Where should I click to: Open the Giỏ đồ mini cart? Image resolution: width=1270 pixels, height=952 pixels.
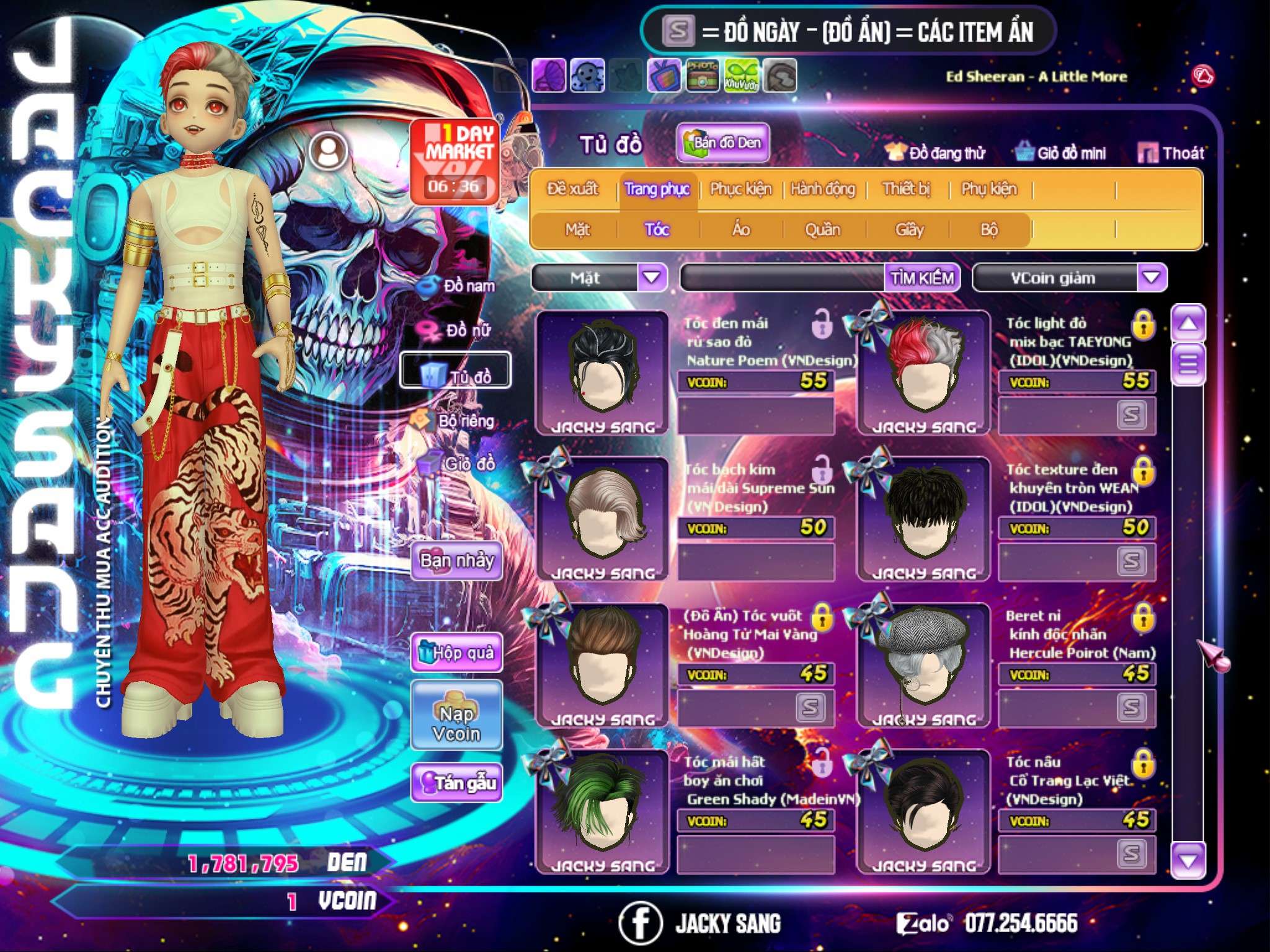tap(1061, 152)
